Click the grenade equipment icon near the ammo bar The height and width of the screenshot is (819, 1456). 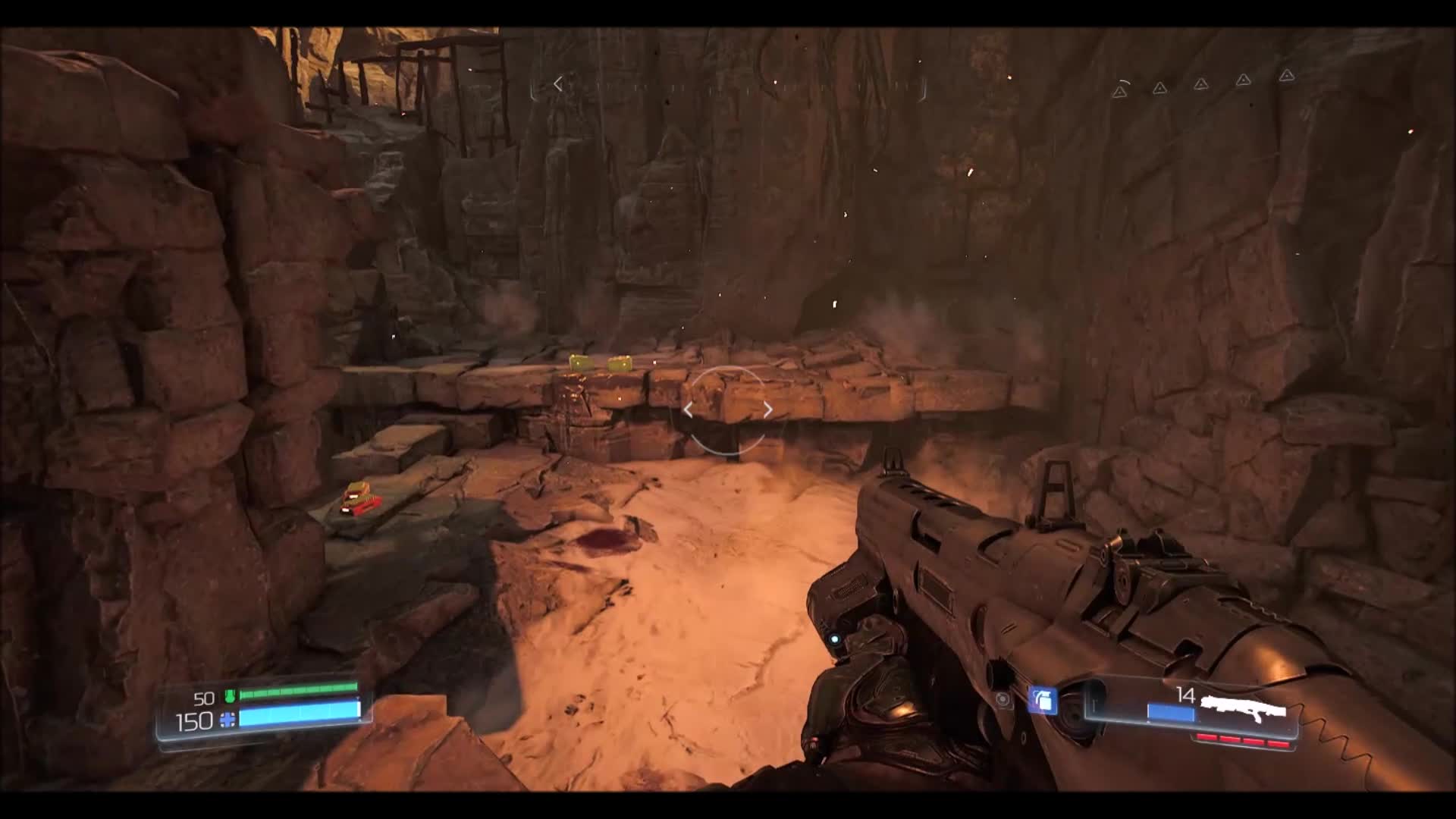pos(1043,700)
